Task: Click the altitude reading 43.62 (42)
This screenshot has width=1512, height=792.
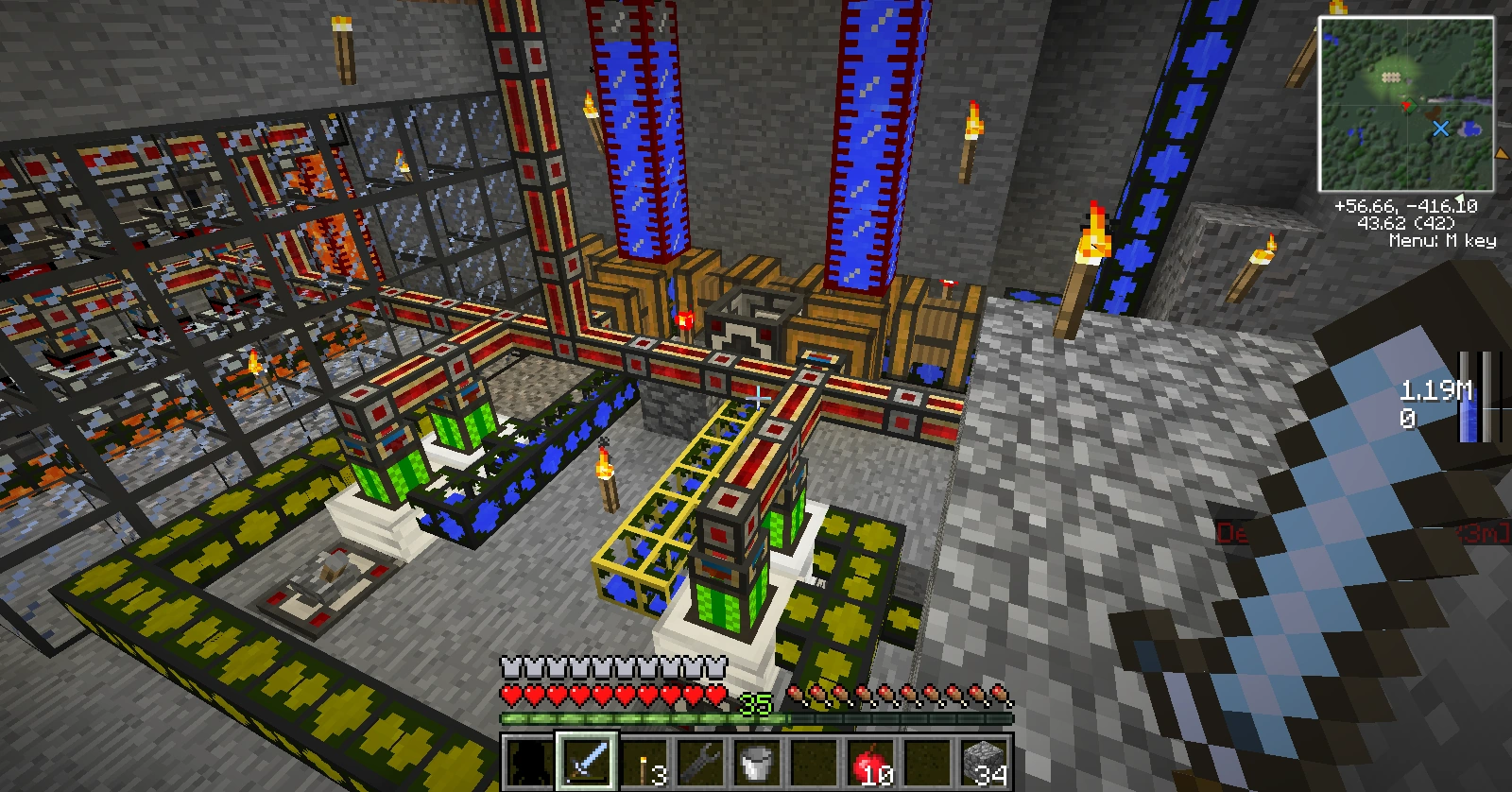Action: pyautogui.click(x=1406, y=221)
